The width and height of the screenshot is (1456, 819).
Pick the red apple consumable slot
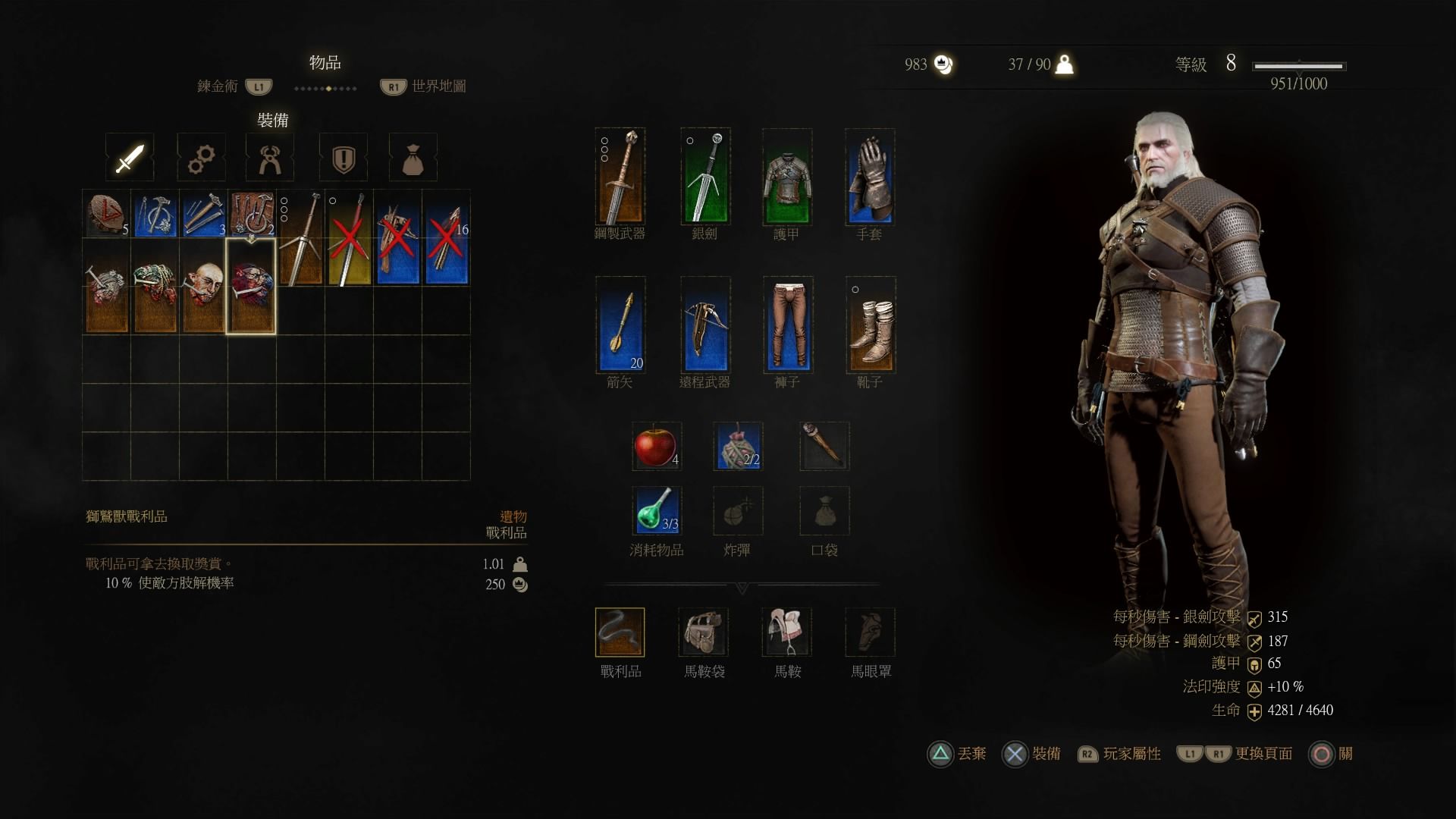click(656, 446)
